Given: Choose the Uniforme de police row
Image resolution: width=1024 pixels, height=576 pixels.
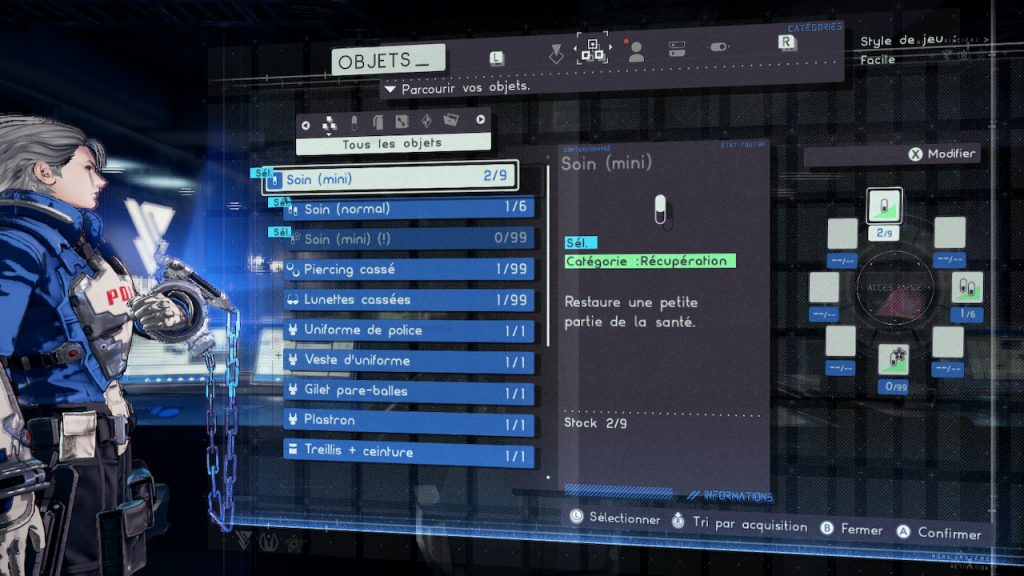Looking at the screenshot, I should [407, 330].
